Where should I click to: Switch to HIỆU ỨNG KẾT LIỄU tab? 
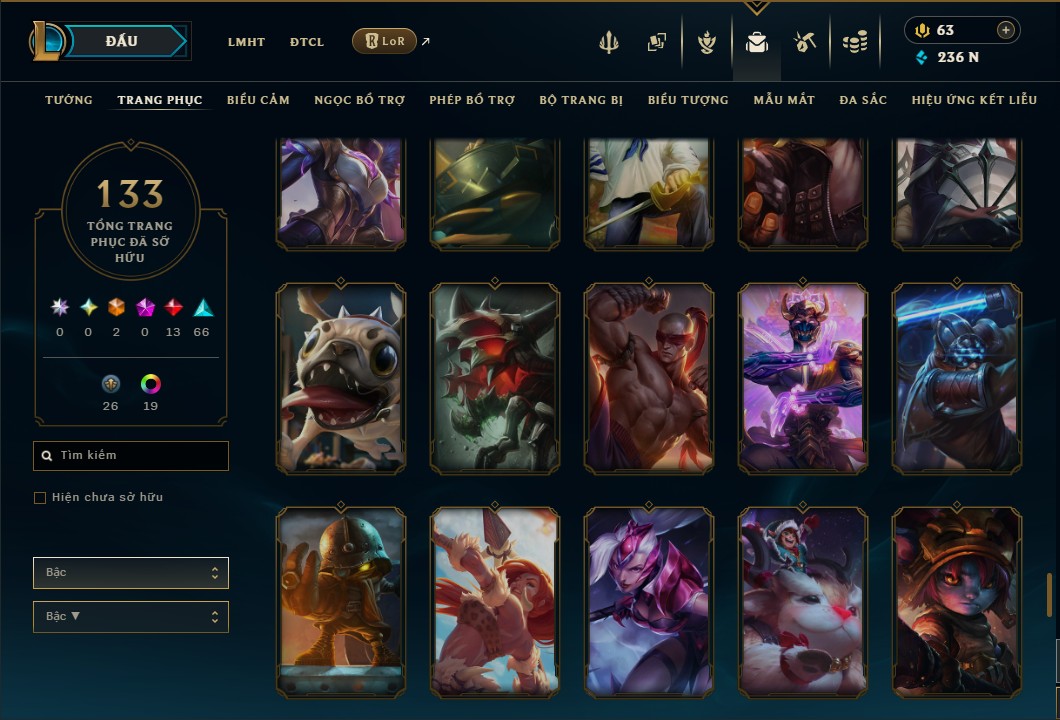tap(974, 100)
